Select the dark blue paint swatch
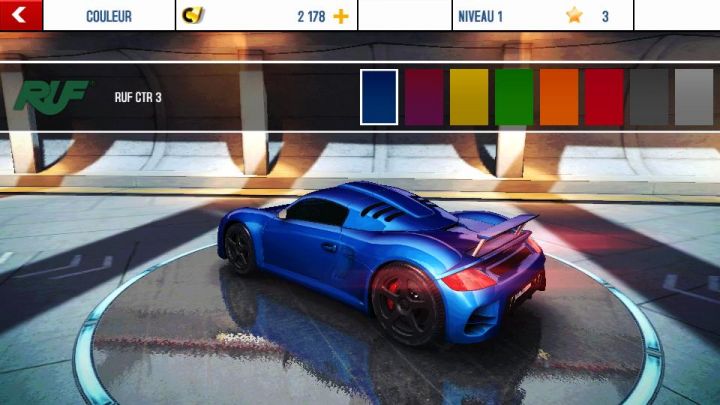Screen dimensions: 720x405 click(x=379, y=97)
